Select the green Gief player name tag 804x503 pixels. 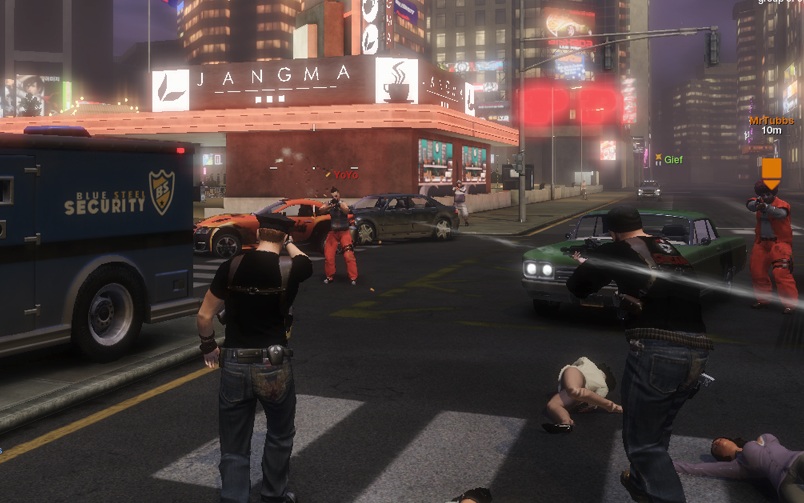pyautogui.click(x=672, y=159)
